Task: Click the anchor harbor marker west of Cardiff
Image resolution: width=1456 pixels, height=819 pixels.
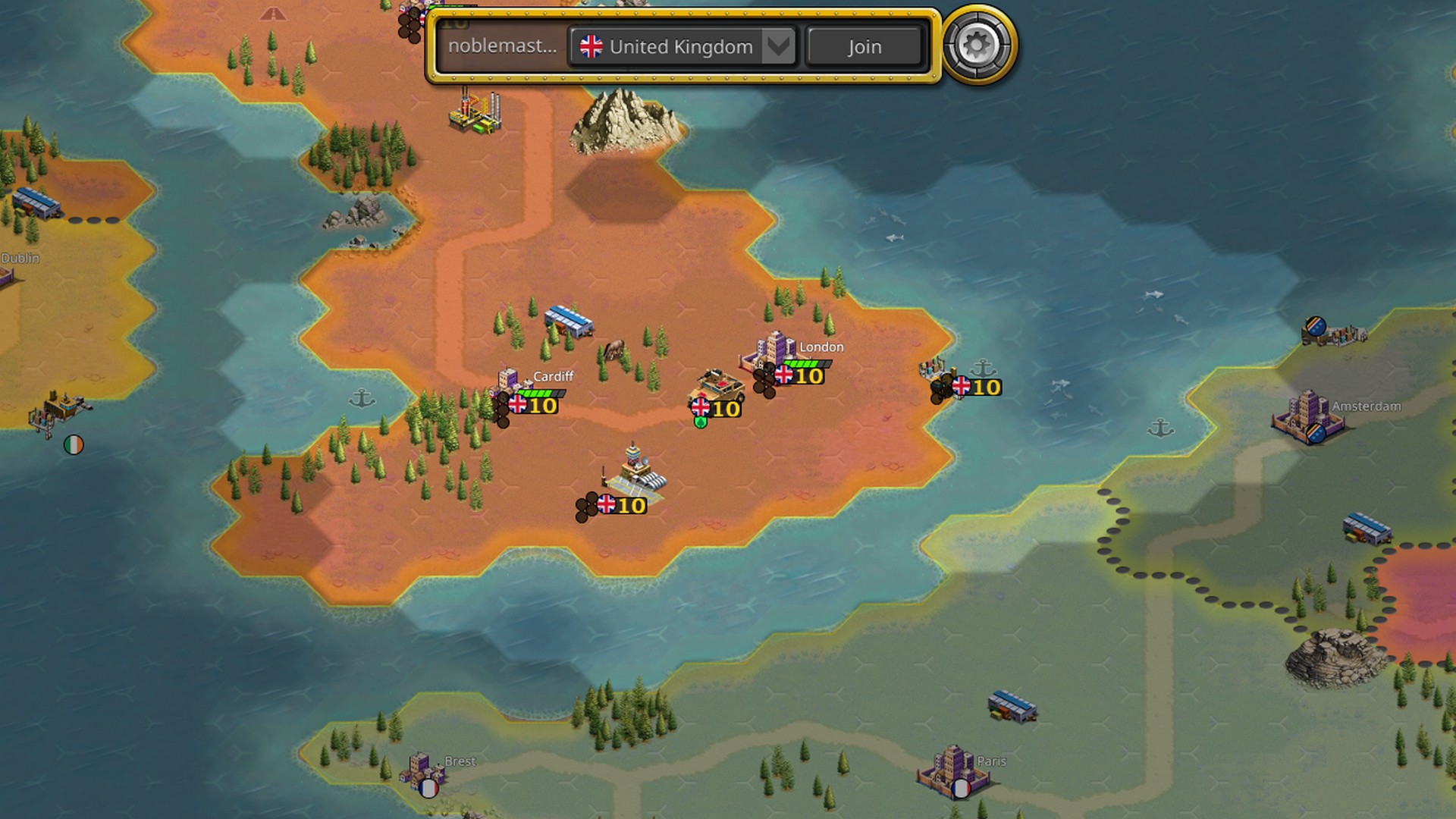Action: click(364, 397)
